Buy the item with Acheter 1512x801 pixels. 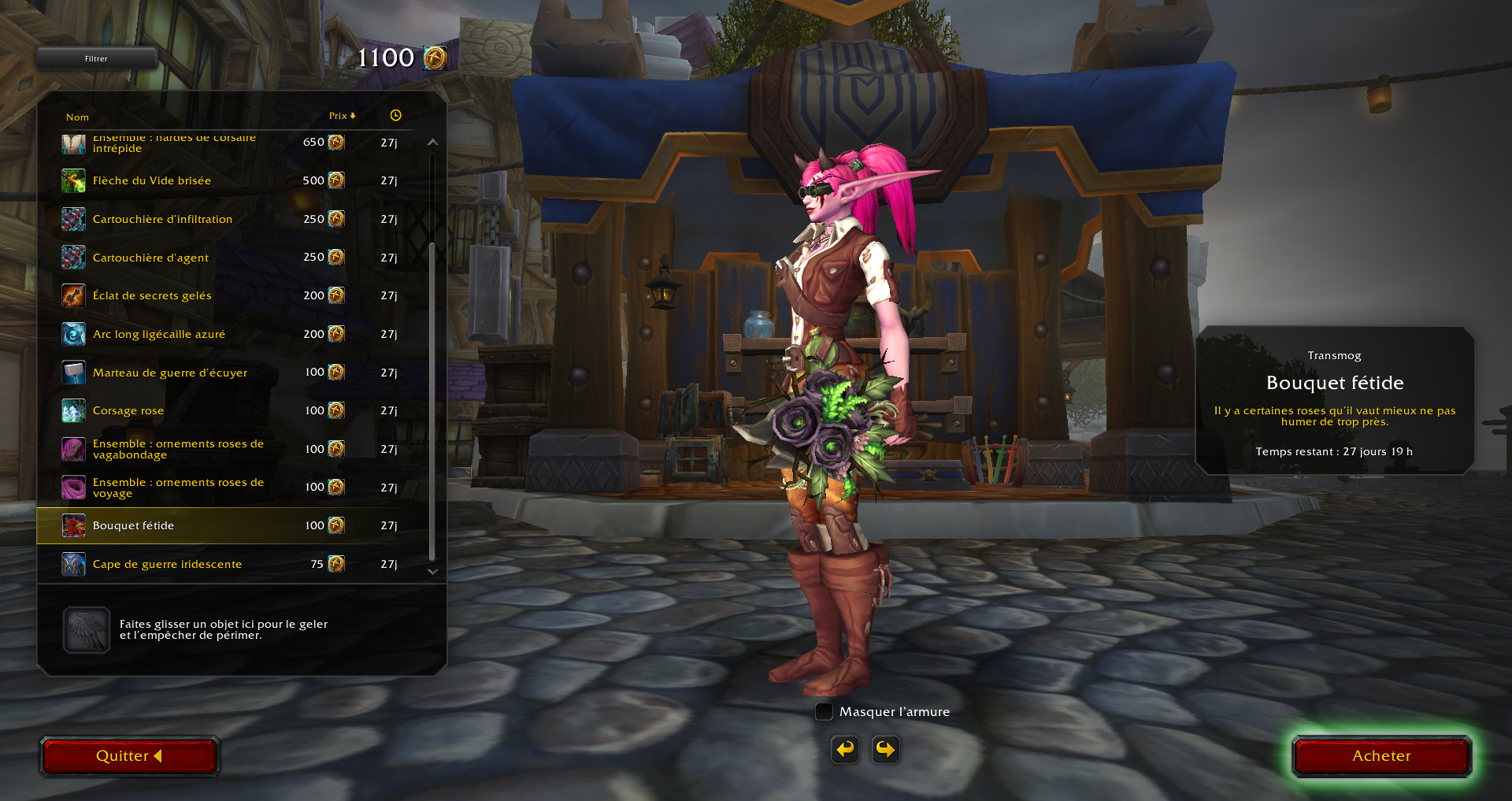1381,756
